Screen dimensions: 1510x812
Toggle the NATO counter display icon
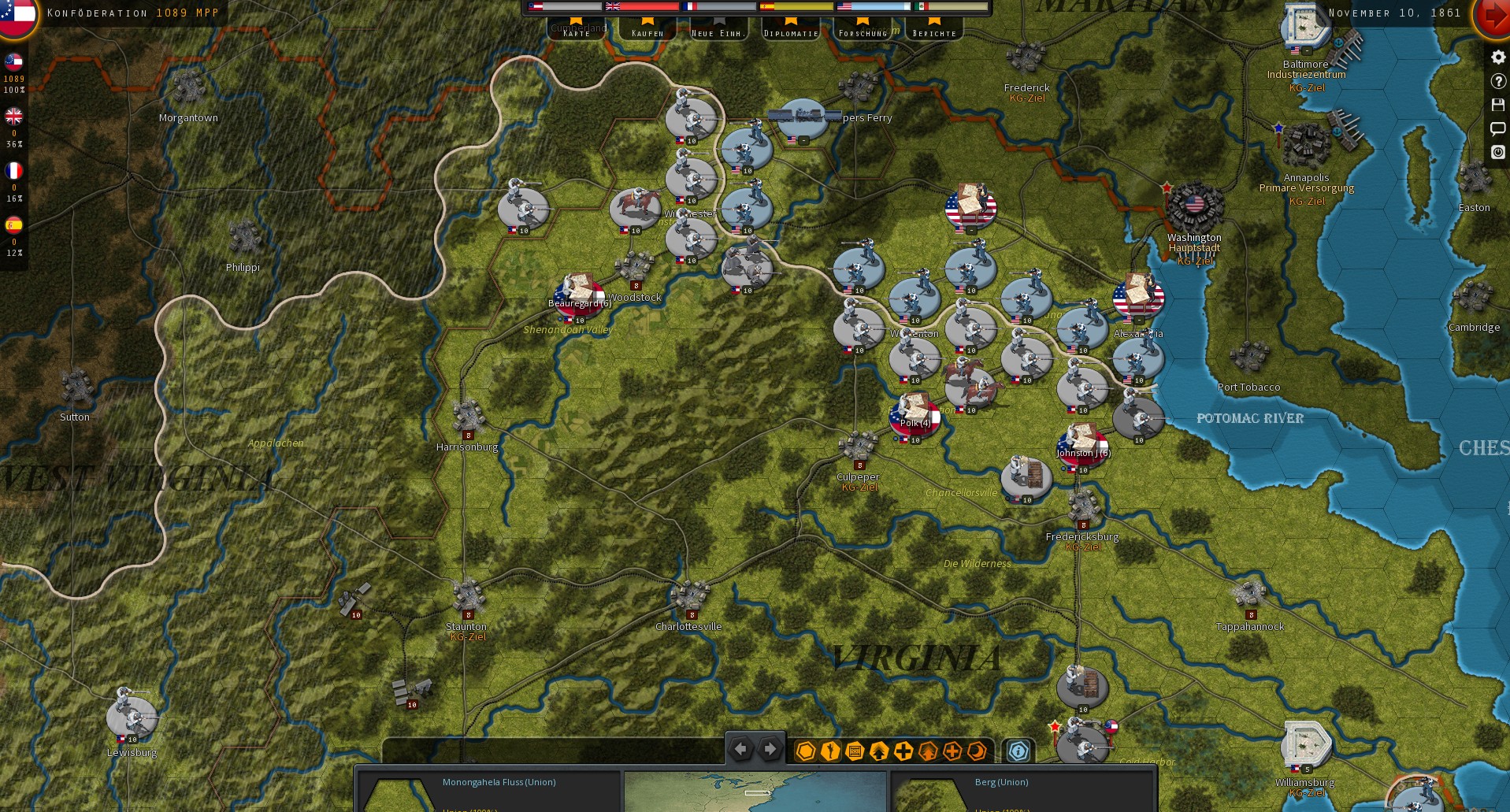click(853, 752)
